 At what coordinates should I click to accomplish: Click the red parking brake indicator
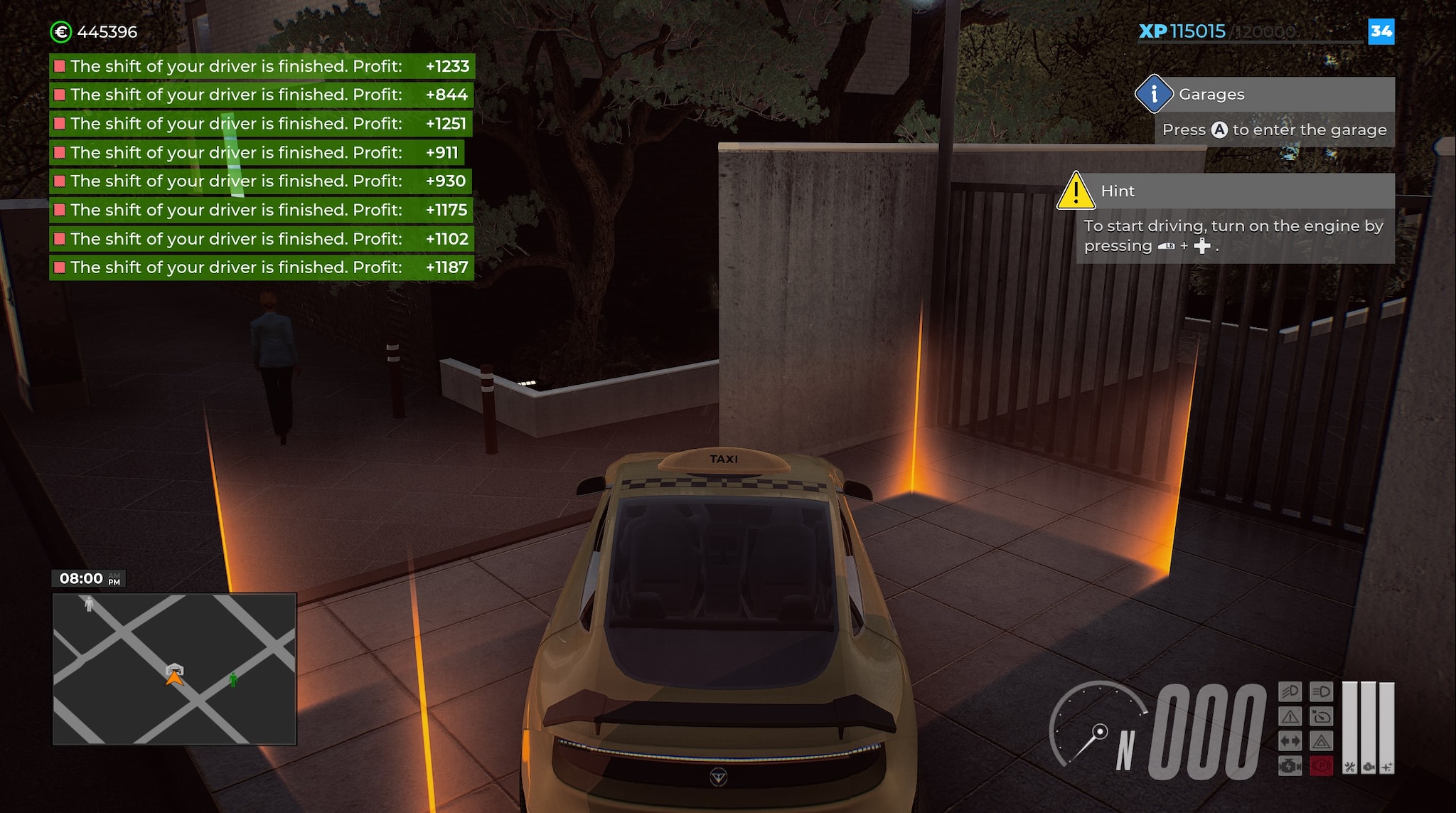pyautogui.click(x=1321, y=766)
